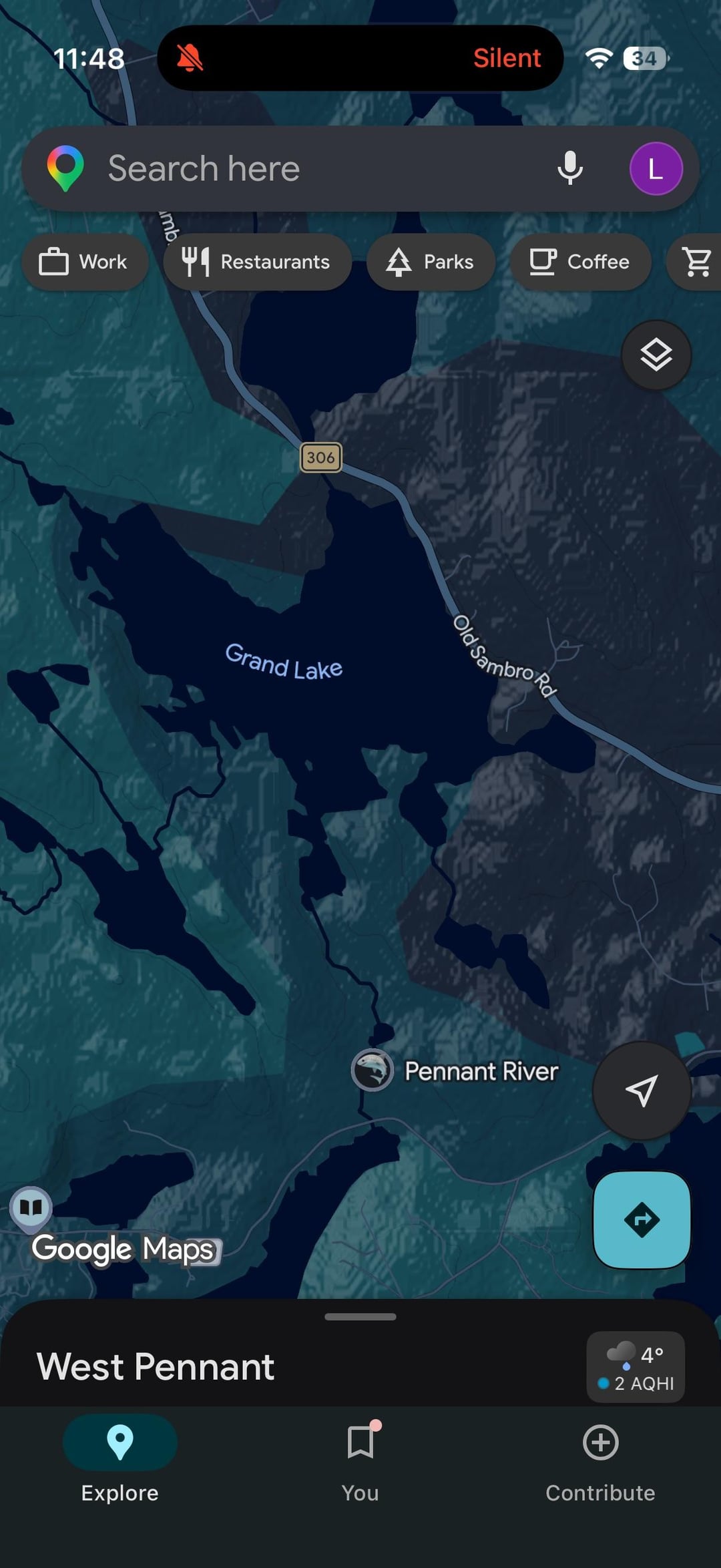Screen dimensions: 721x1568
Task: Select the Work shortcut chip
Action: point(84,262)
